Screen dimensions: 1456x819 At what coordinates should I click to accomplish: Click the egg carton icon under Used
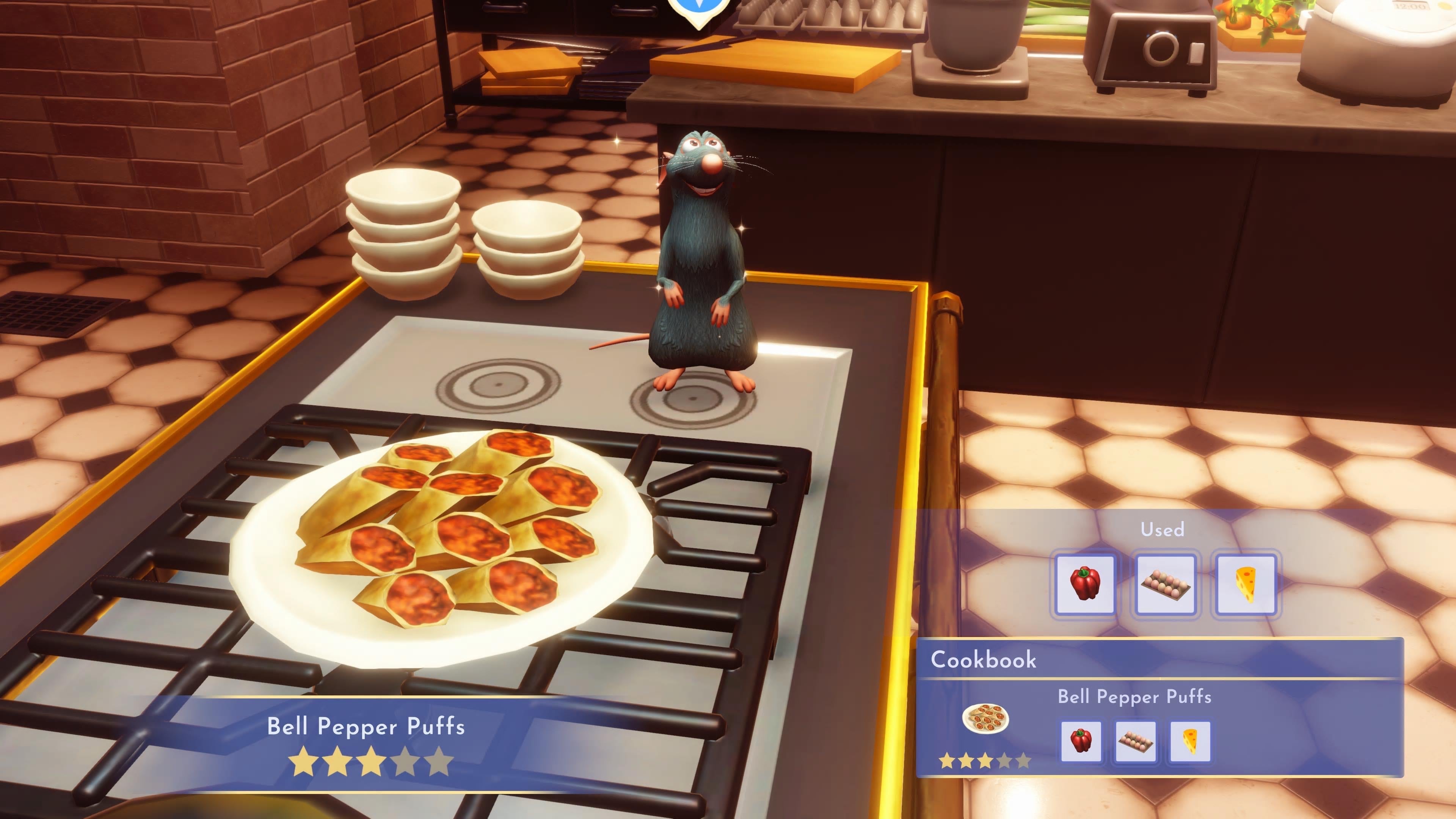pyautogui.click(x=1166, y=583)
